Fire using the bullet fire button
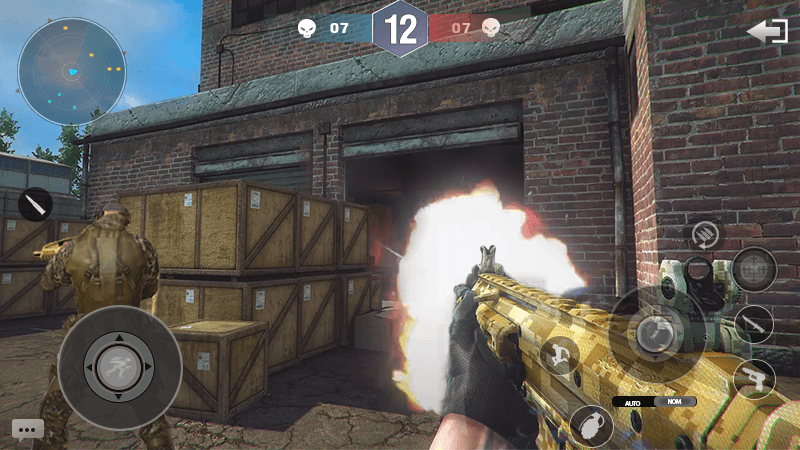800x450 pixels. pos(652,332)
